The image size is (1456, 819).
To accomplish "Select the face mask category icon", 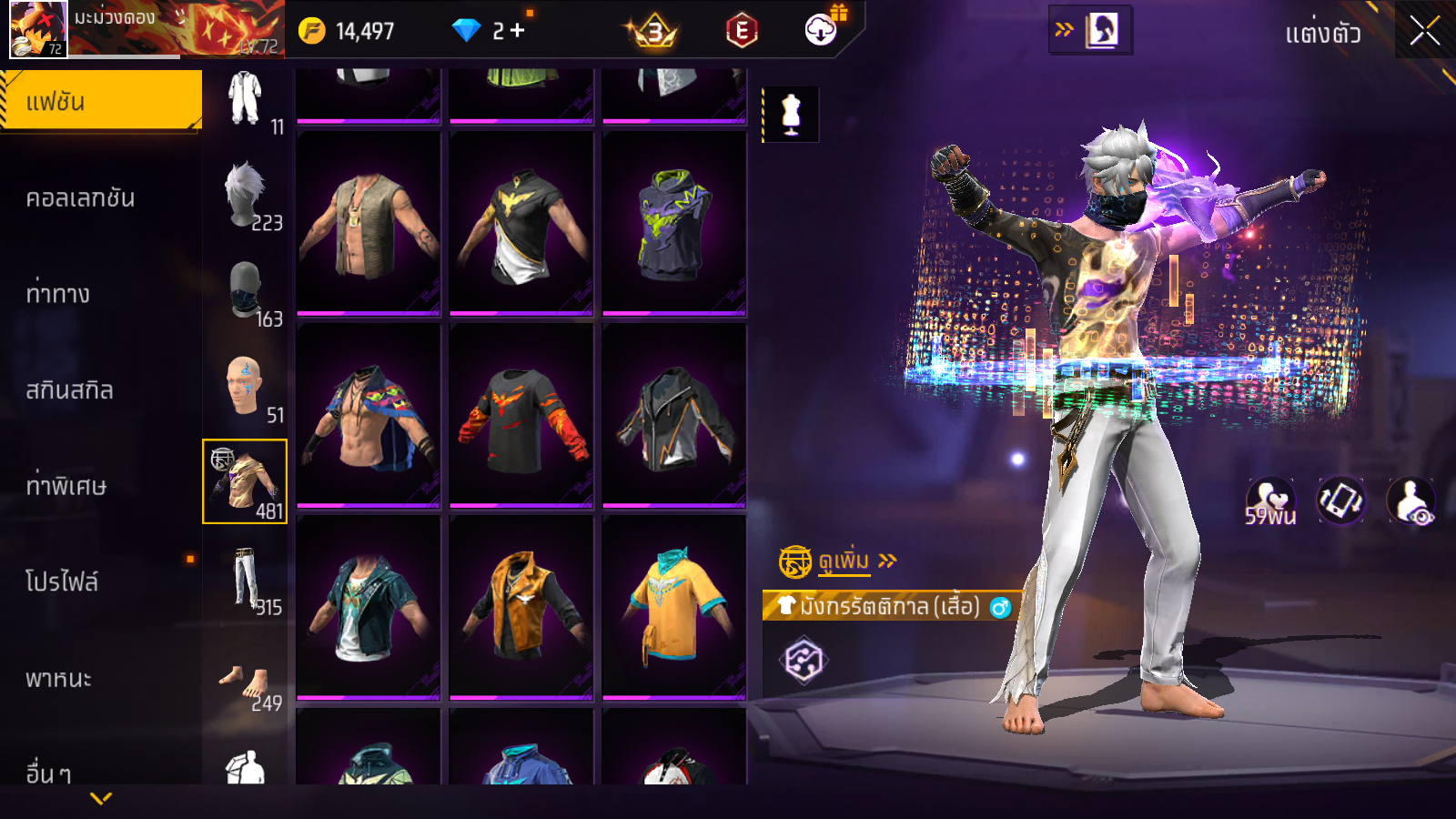I will (x=245, y=291).
